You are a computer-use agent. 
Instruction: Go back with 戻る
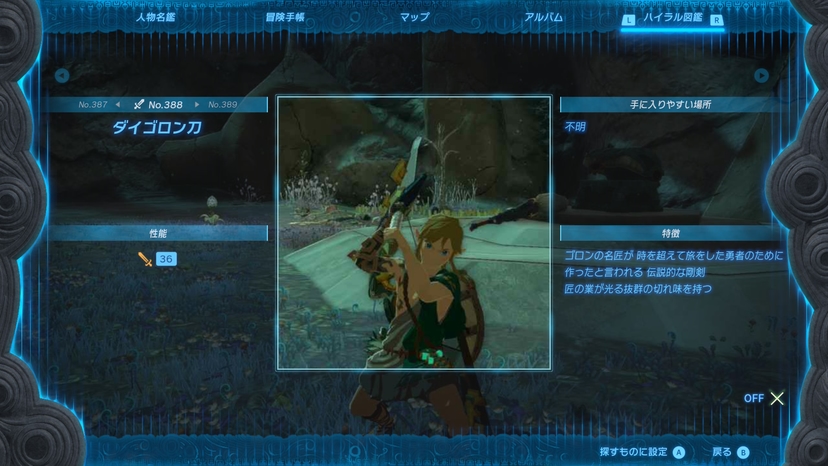coord(730,452)
